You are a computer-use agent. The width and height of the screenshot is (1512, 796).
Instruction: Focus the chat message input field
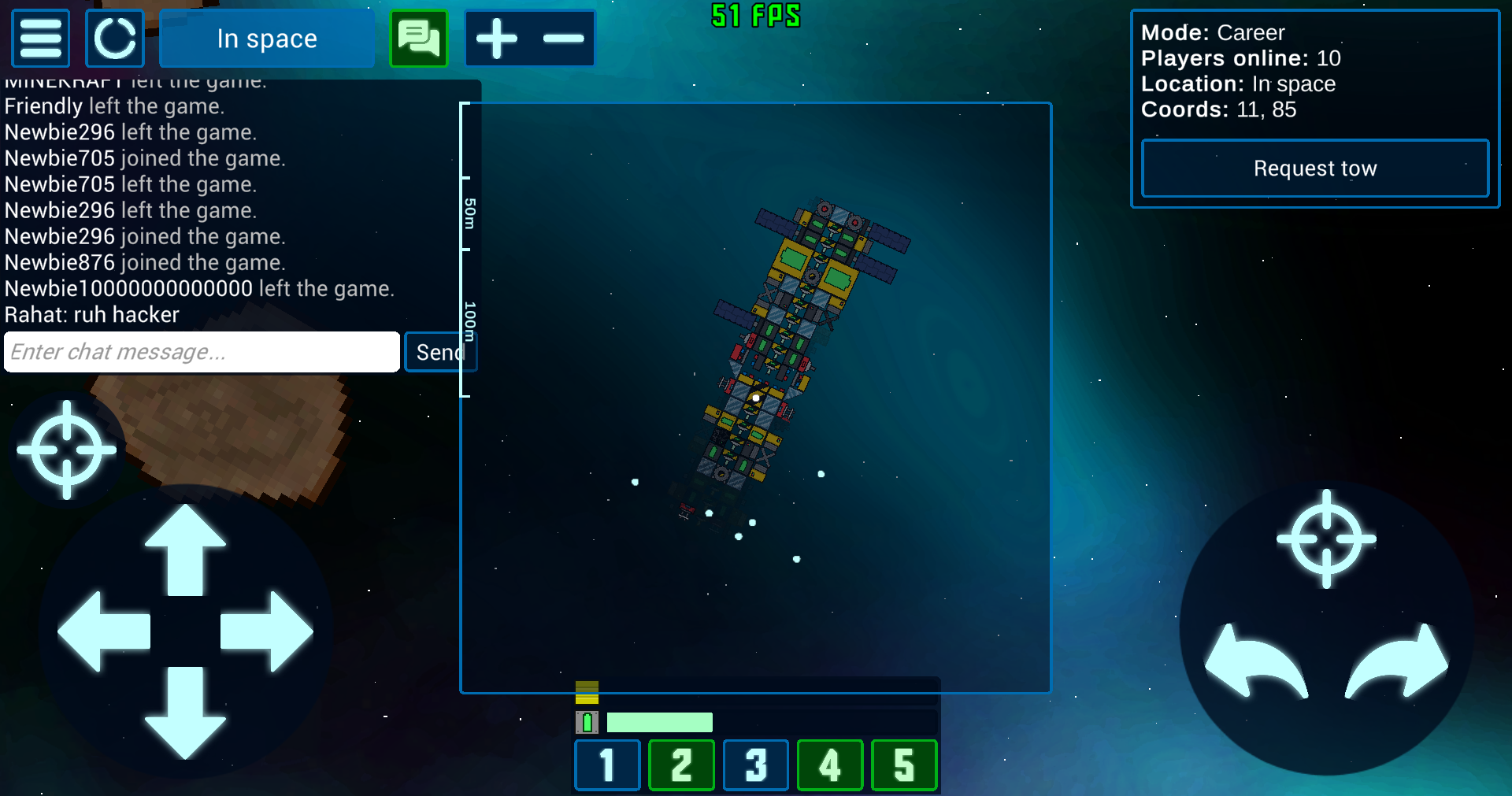202,351
